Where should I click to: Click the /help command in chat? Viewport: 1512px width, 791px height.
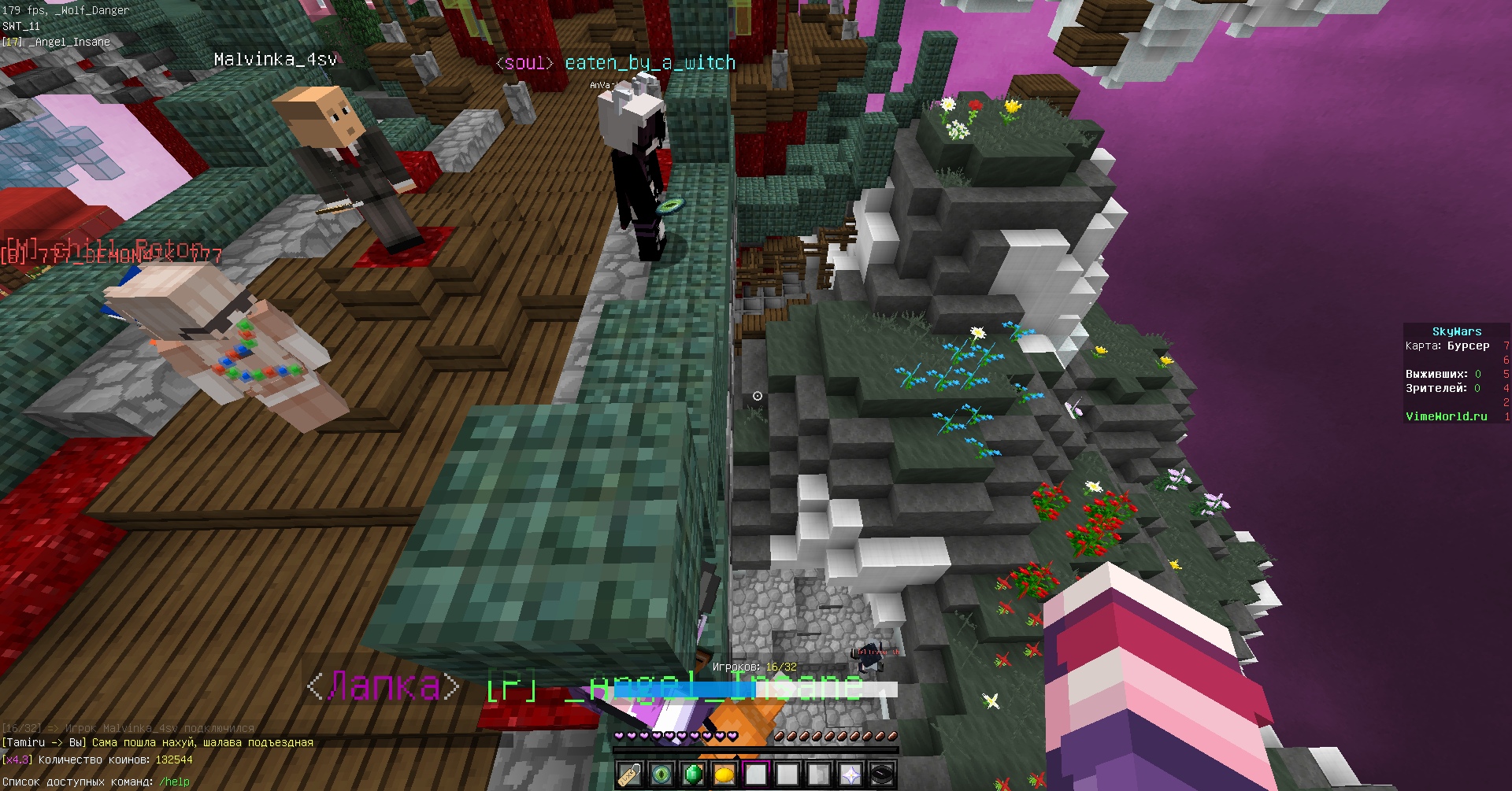pyautogui.click(x=174, y=782)
